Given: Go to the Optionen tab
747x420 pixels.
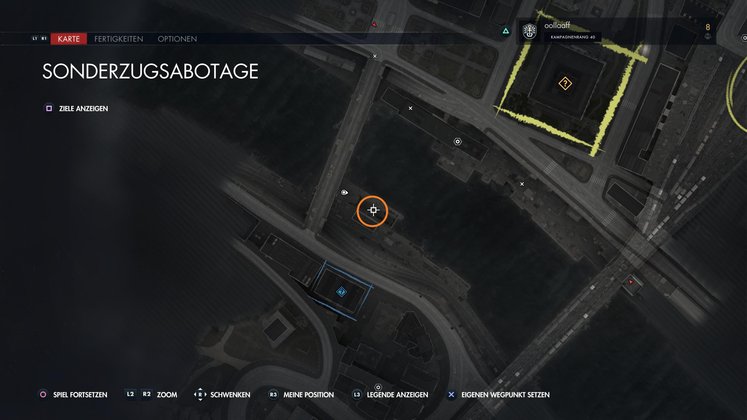Looking at the screenshot, I should tap(177, 38).
